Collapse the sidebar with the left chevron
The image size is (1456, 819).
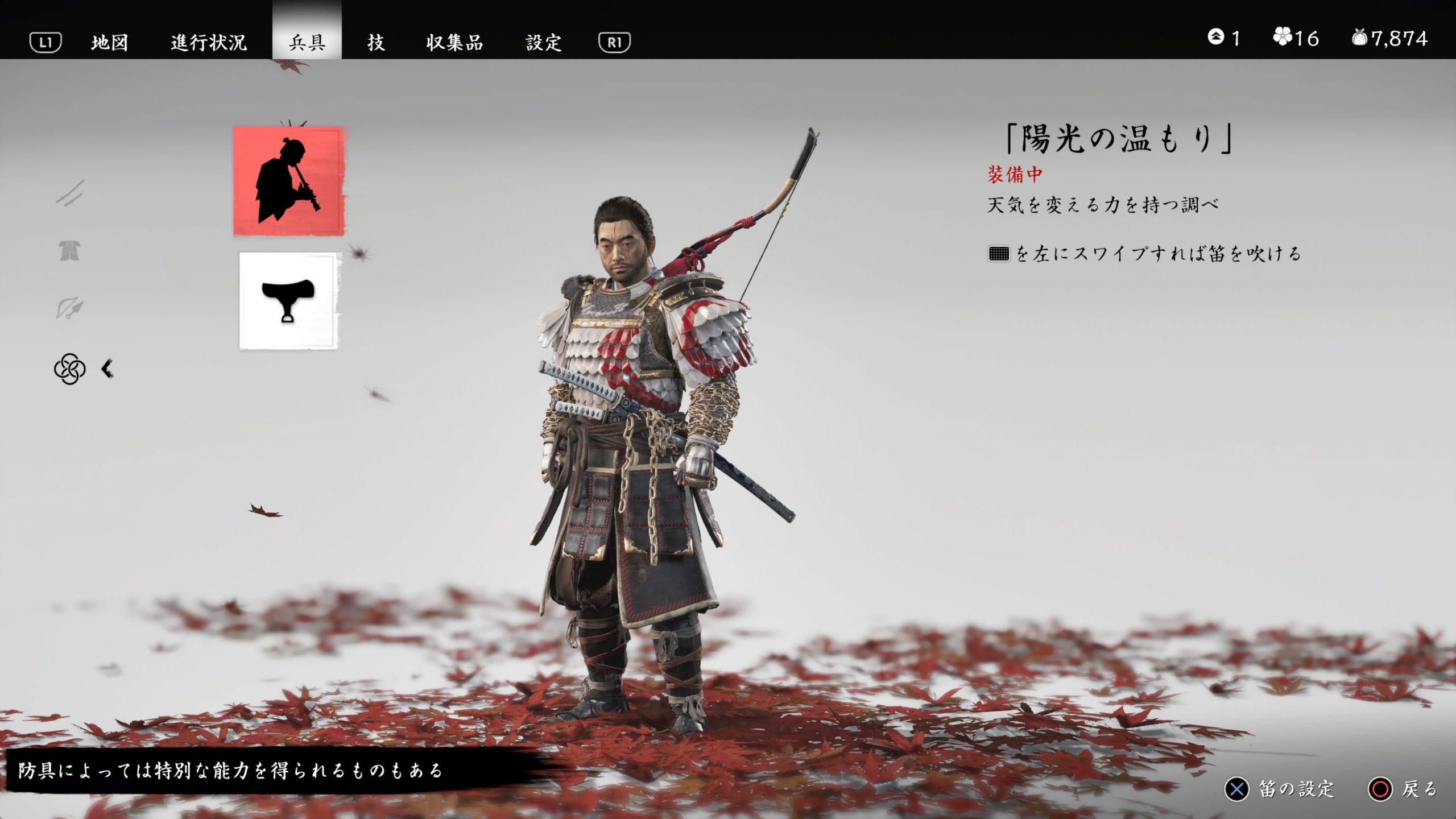[x=108, y=370]
